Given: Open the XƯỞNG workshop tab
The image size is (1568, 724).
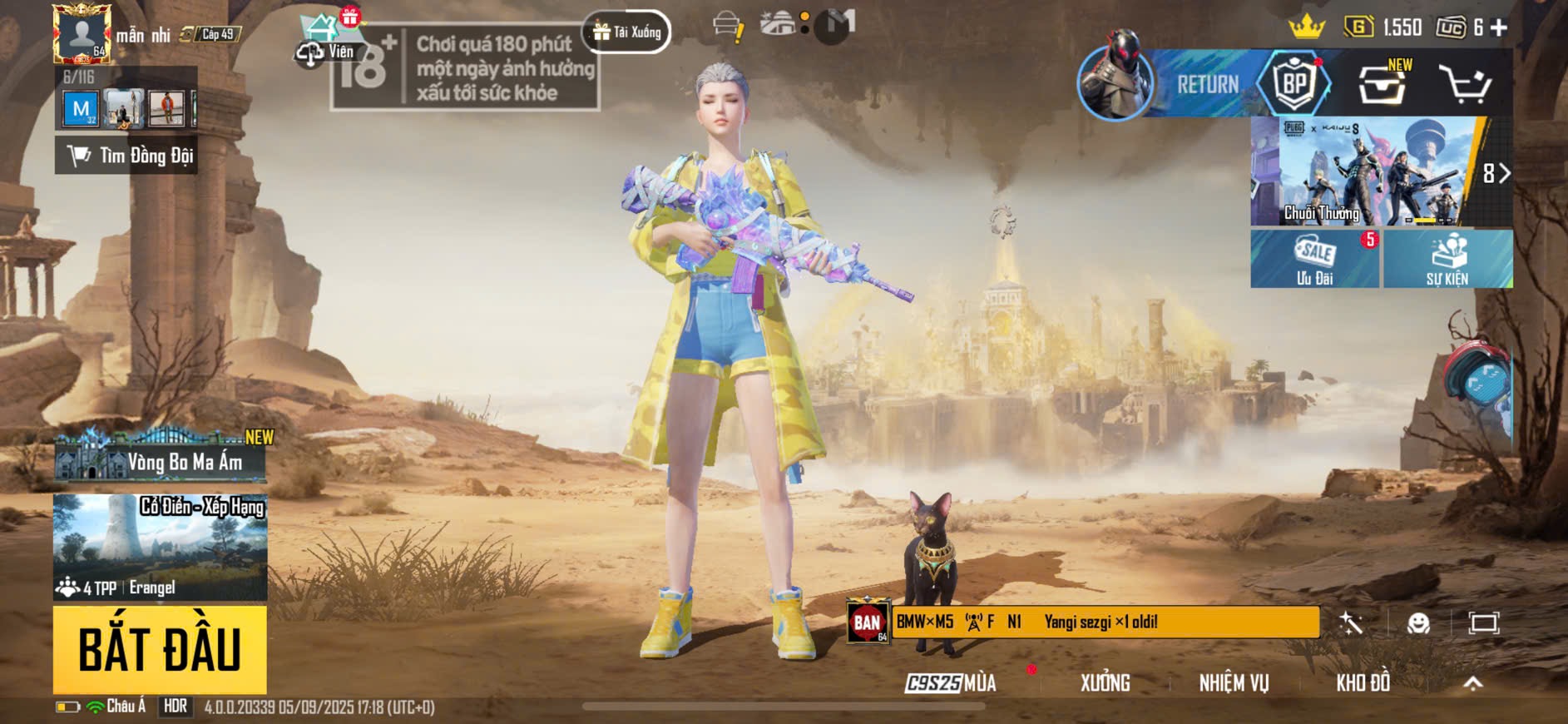Looking at the screenshot, I should [1105, 683].
